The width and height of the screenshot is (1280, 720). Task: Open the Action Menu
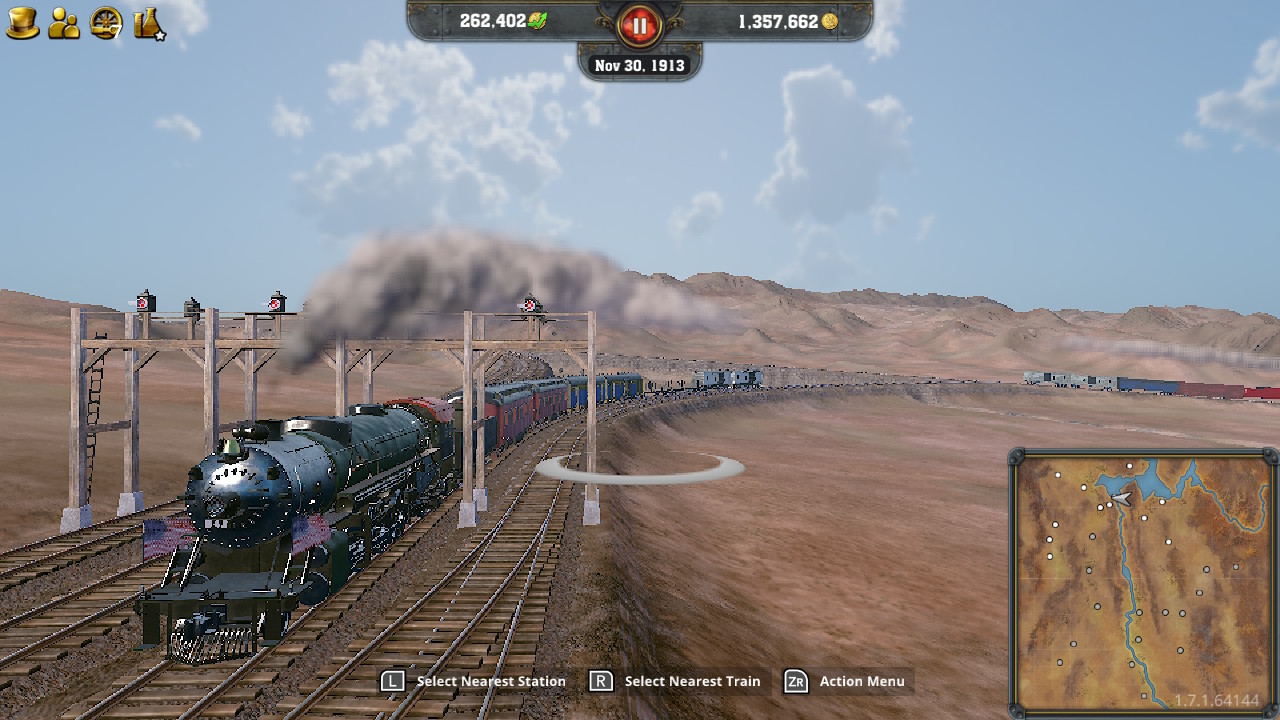coord(846,681)
